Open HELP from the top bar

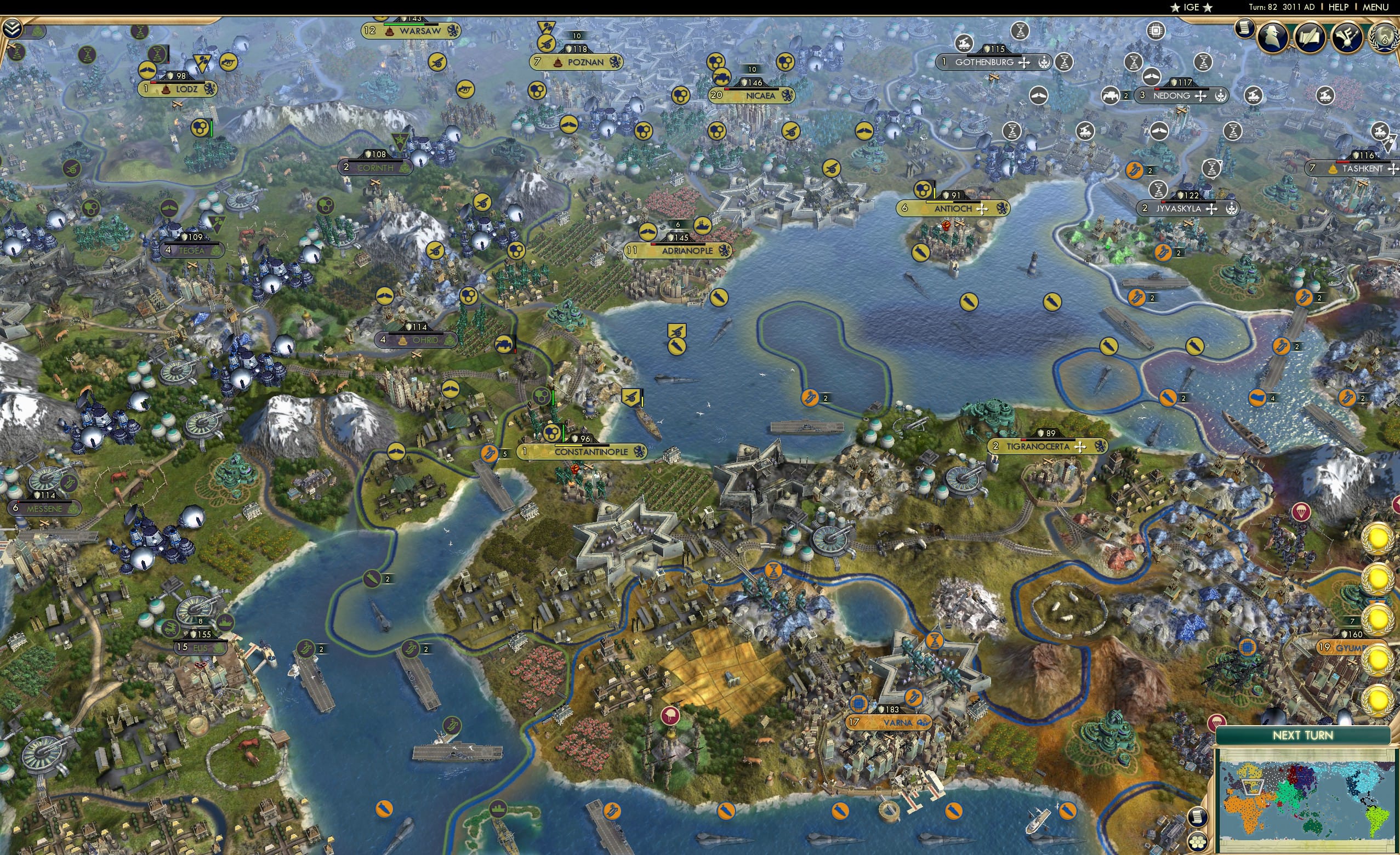click(1338, 7)
